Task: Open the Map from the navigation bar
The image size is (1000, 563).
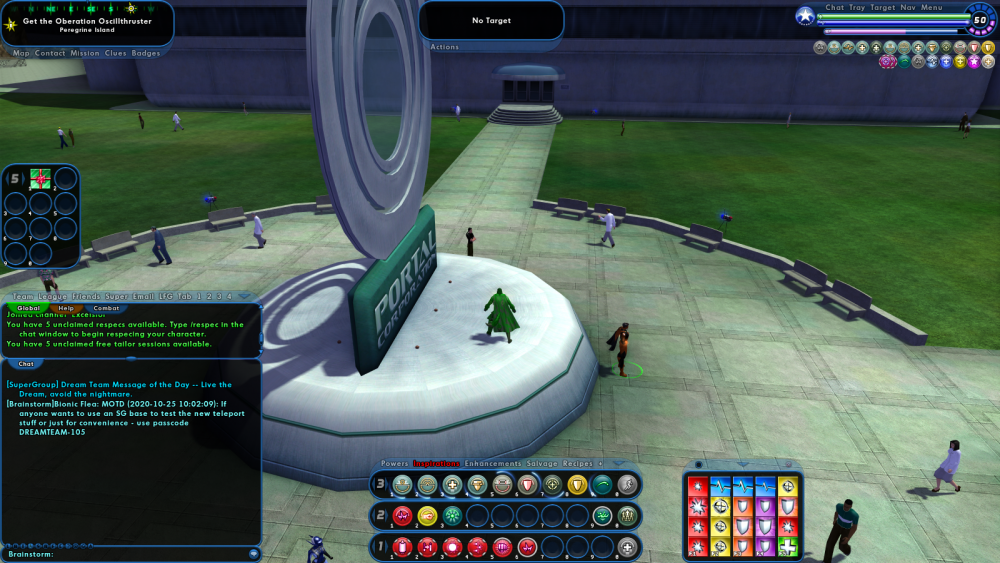Action: [x=21, y=53]
